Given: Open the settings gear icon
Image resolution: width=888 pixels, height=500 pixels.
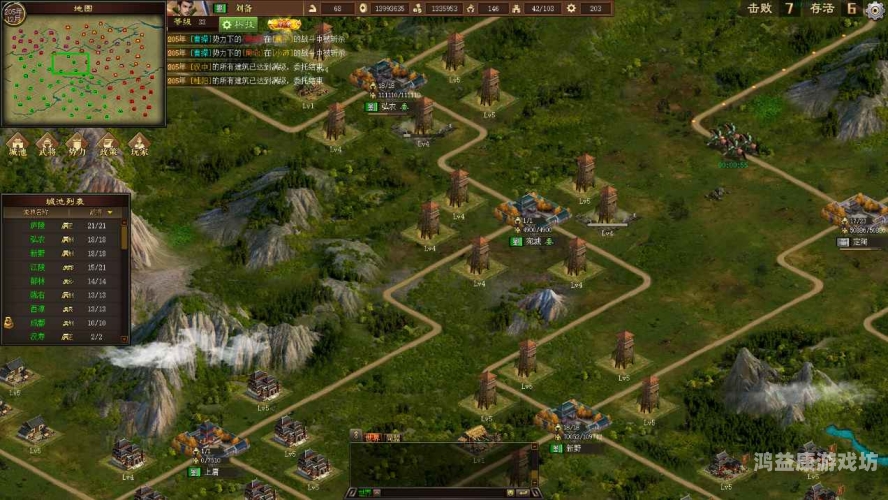Looking at the screenshot, I should click(x=875, y=9).
